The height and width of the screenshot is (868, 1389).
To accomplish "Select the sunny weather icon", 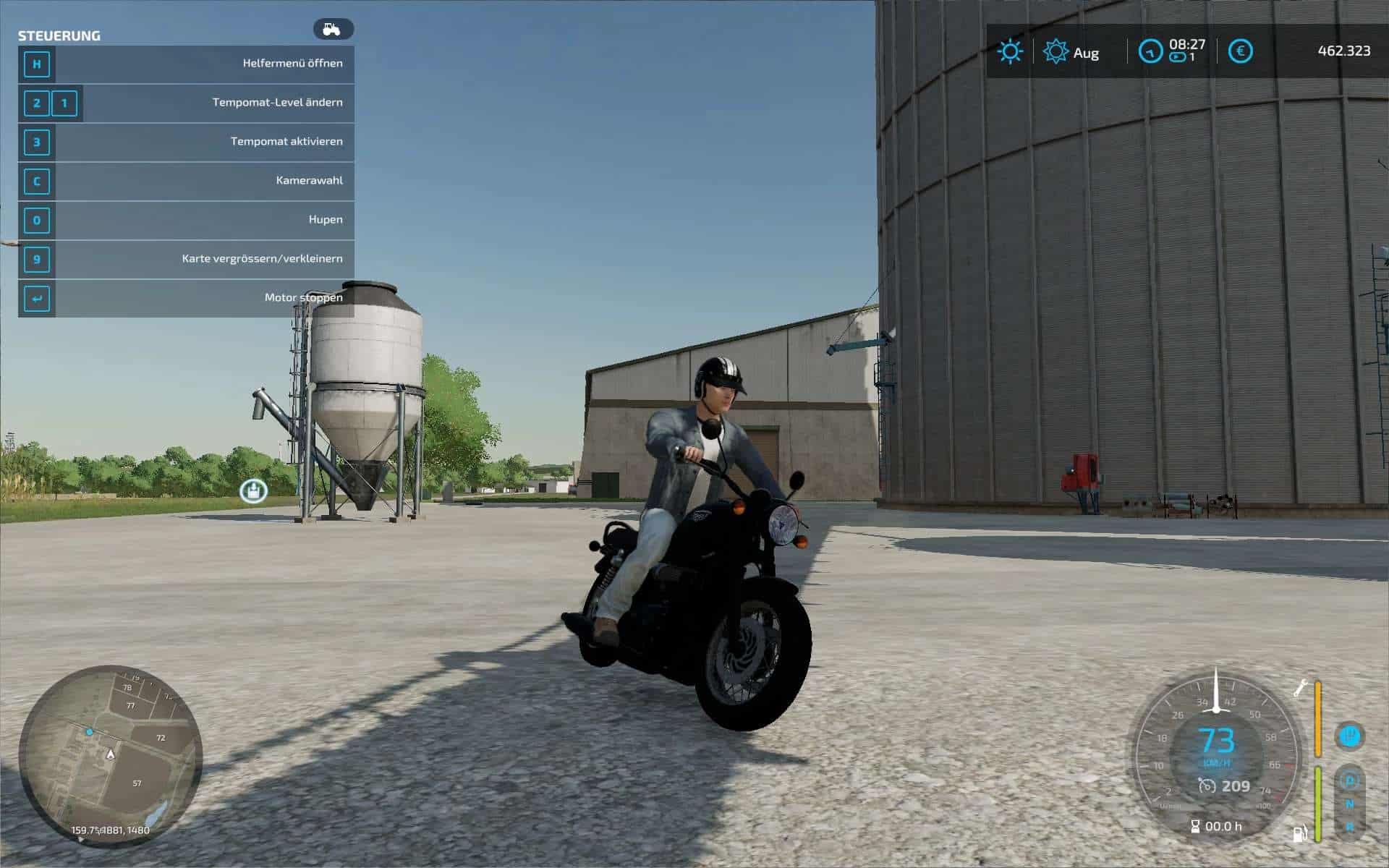I will click(x=1009, y=51).
